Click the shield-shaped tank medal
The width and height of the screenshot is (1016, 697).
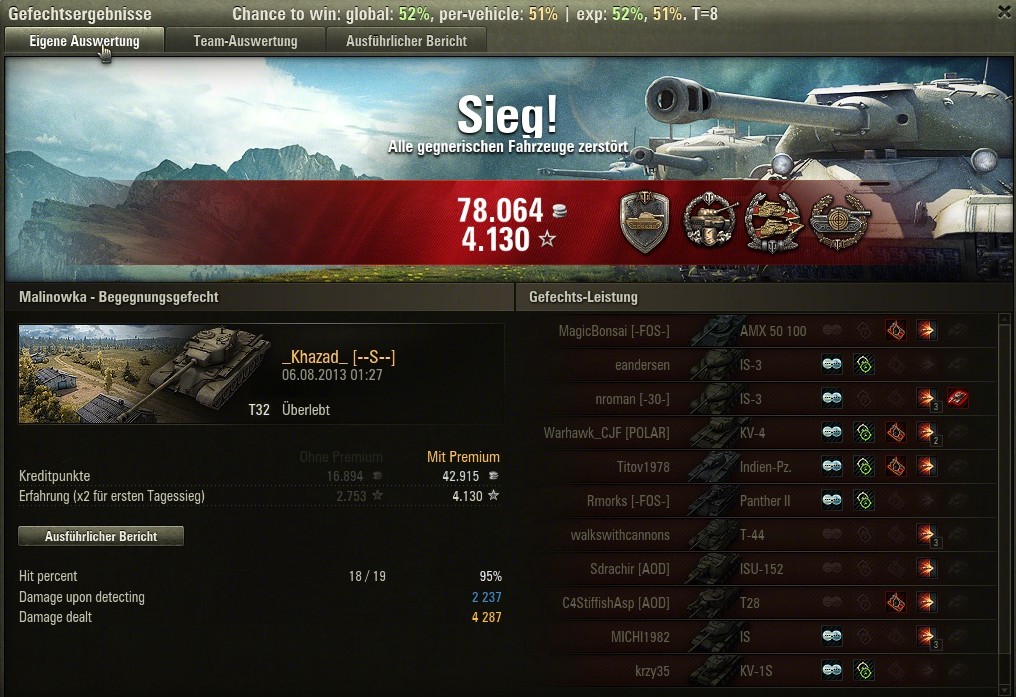click(x=645, y=220)
